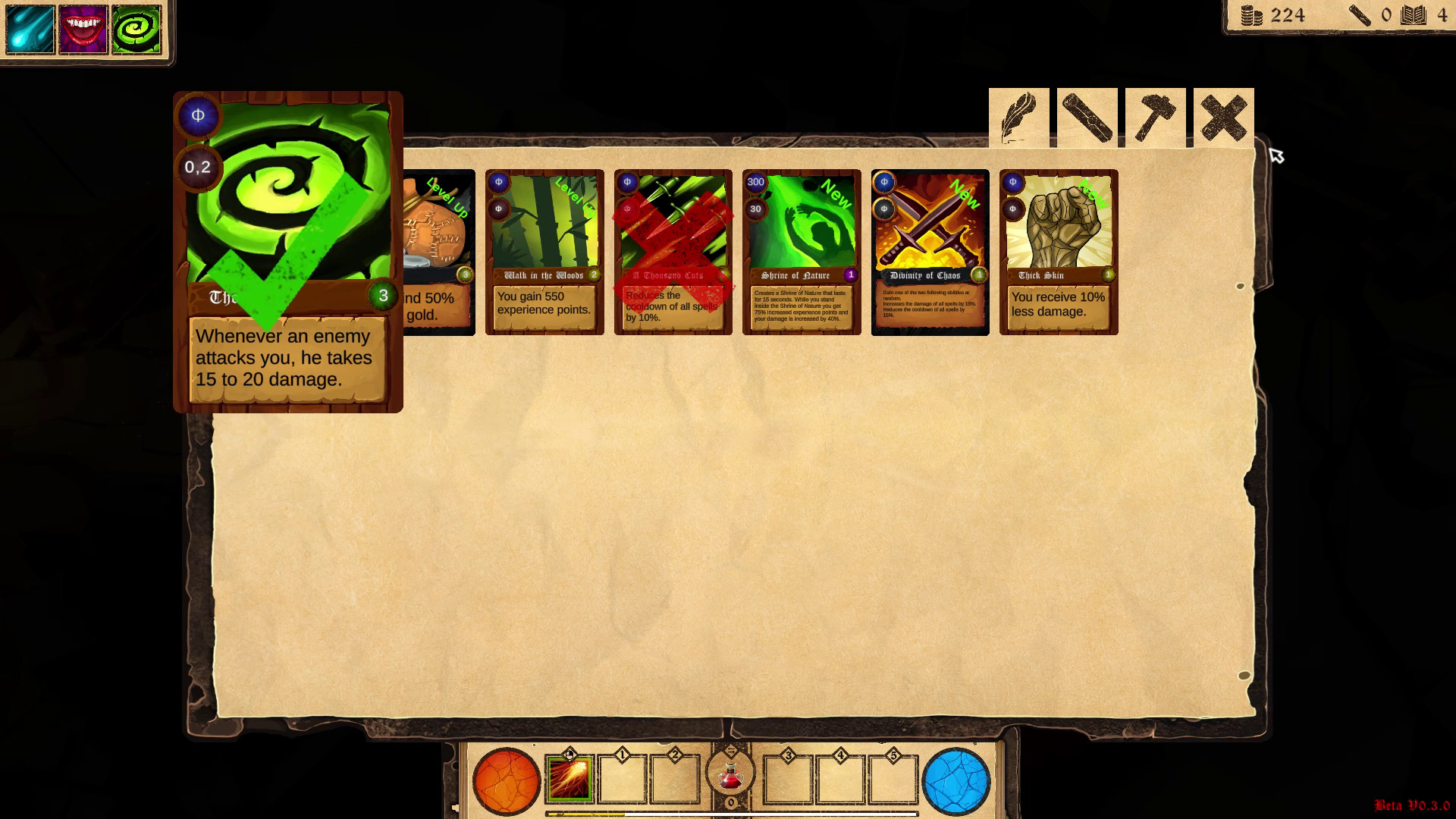
Task: Select the red mouth ability icon
Action: point(83,30)
